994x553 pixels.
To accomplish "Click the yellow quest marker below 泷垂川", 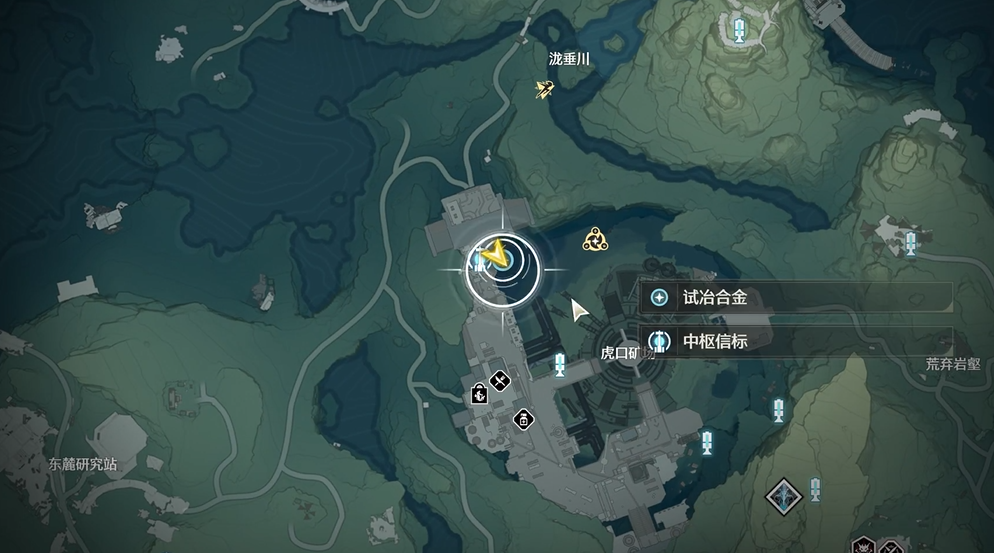I will (x=545, y=90).
